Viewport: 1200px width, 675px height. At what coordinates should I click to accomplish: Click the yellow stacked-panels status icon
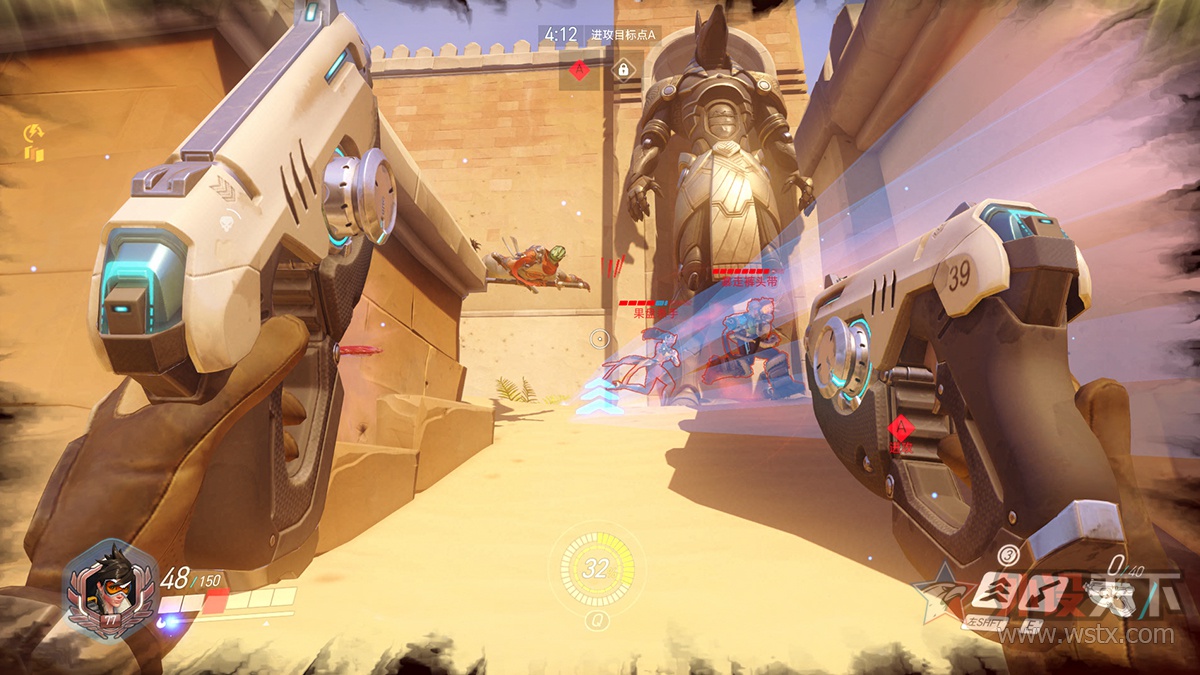pos(34,153)
